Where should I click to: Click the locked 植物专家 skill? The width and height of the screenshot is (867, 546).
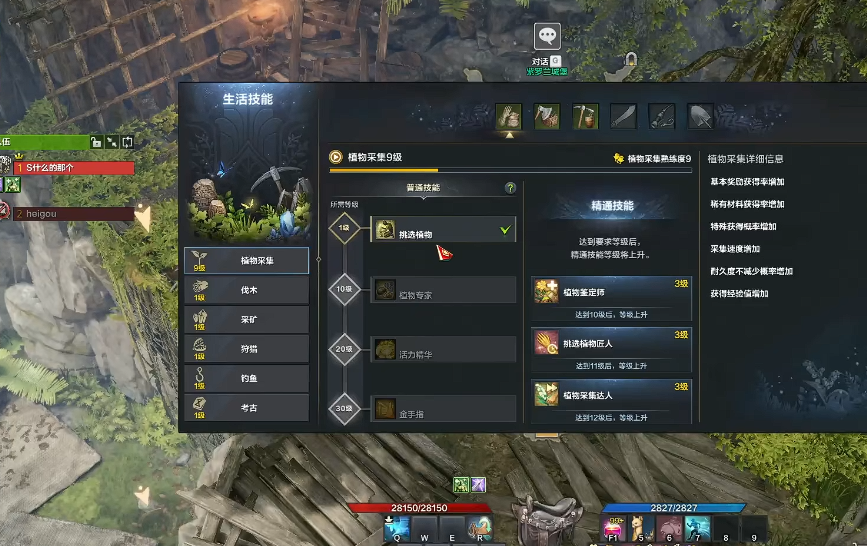pos(443,291)
